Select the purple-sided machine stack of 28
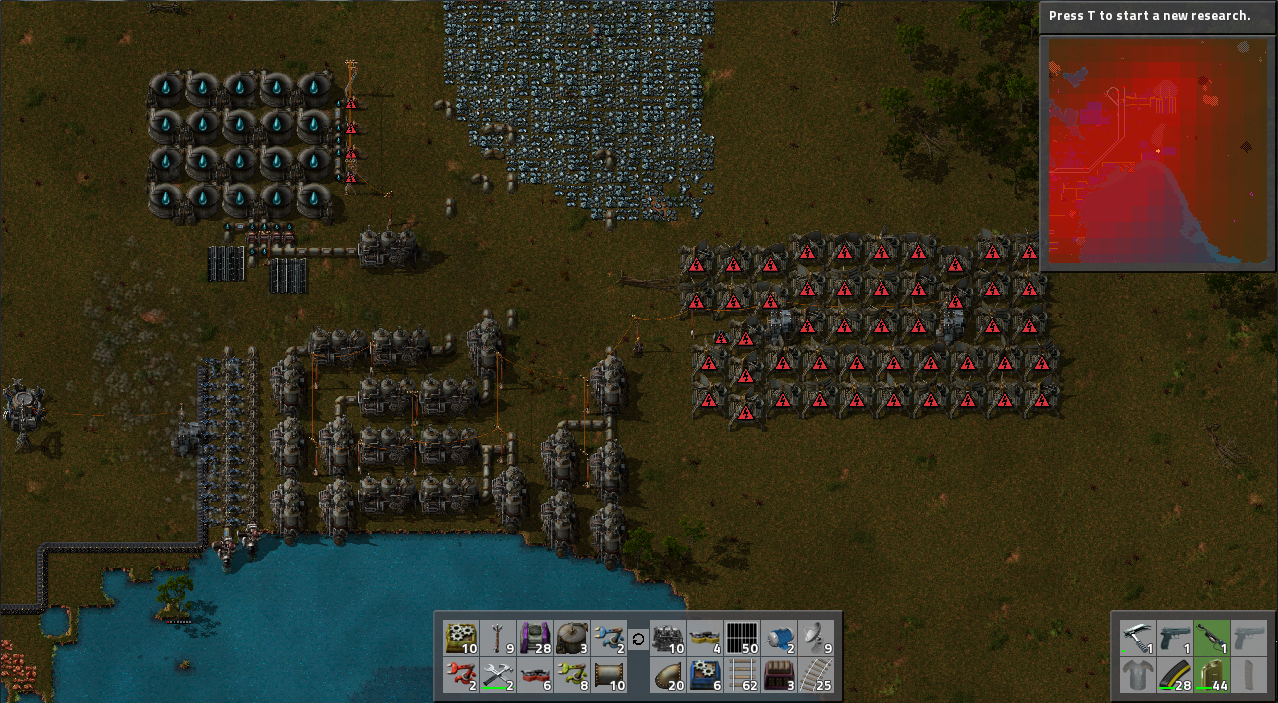Screen dimensions: 1278x703 pos(535,637)
